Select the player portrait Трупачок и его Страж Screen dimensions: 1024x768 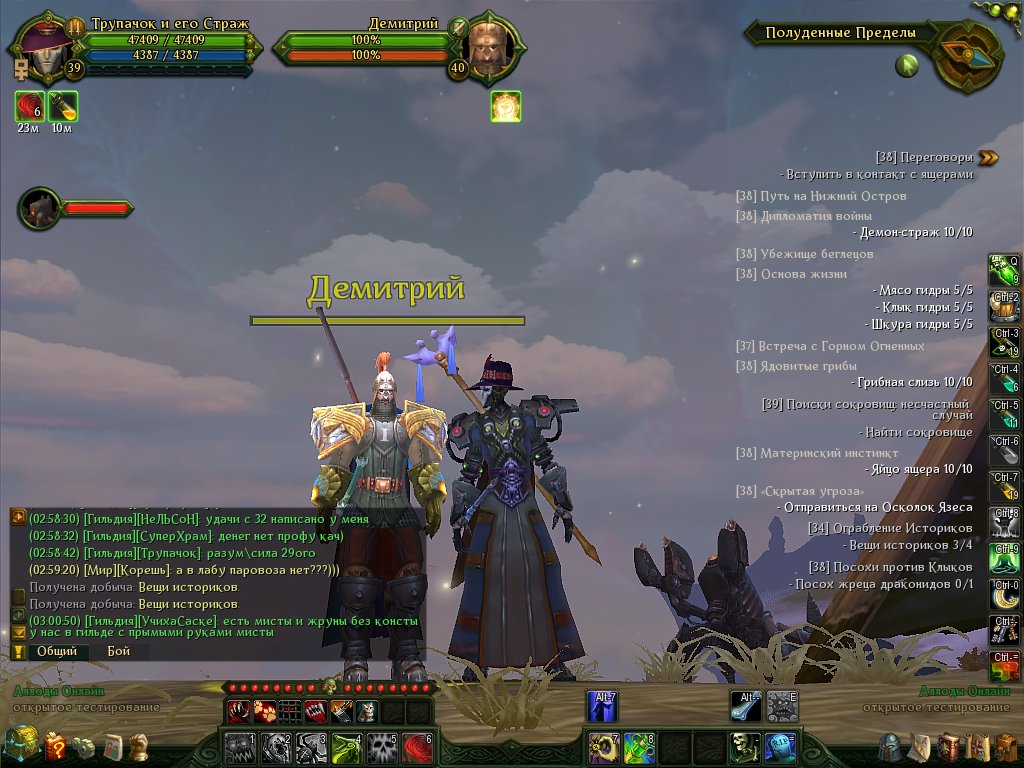coord(44,45)
